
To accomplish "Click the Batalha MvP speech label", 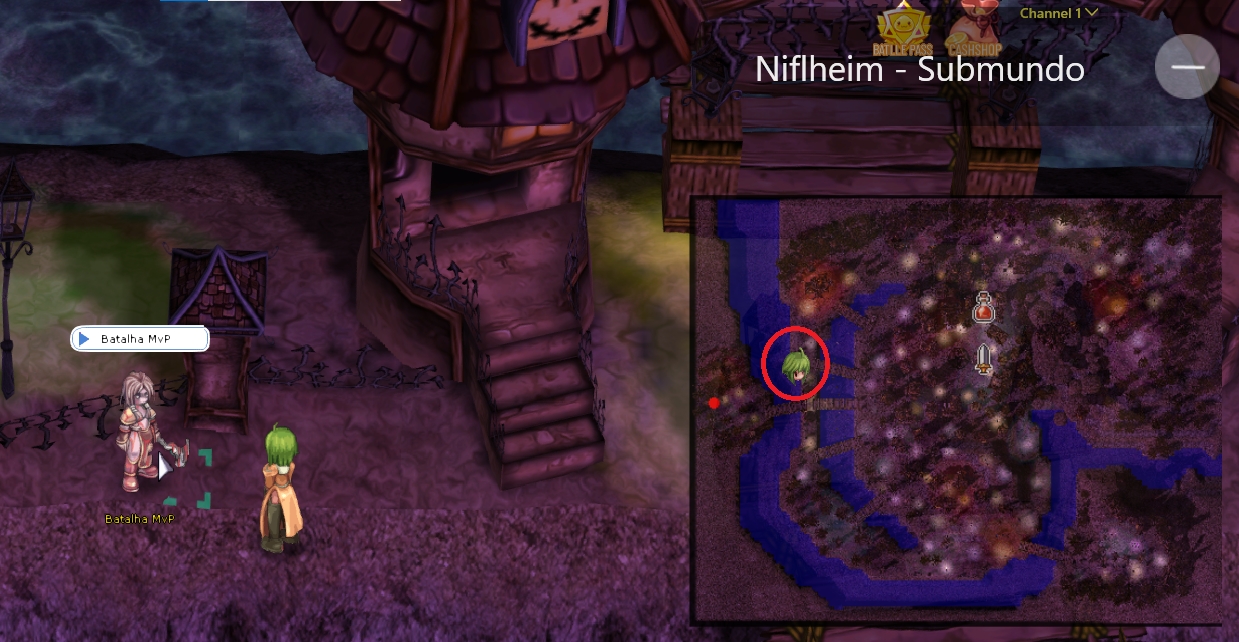I will click(139, 339).
